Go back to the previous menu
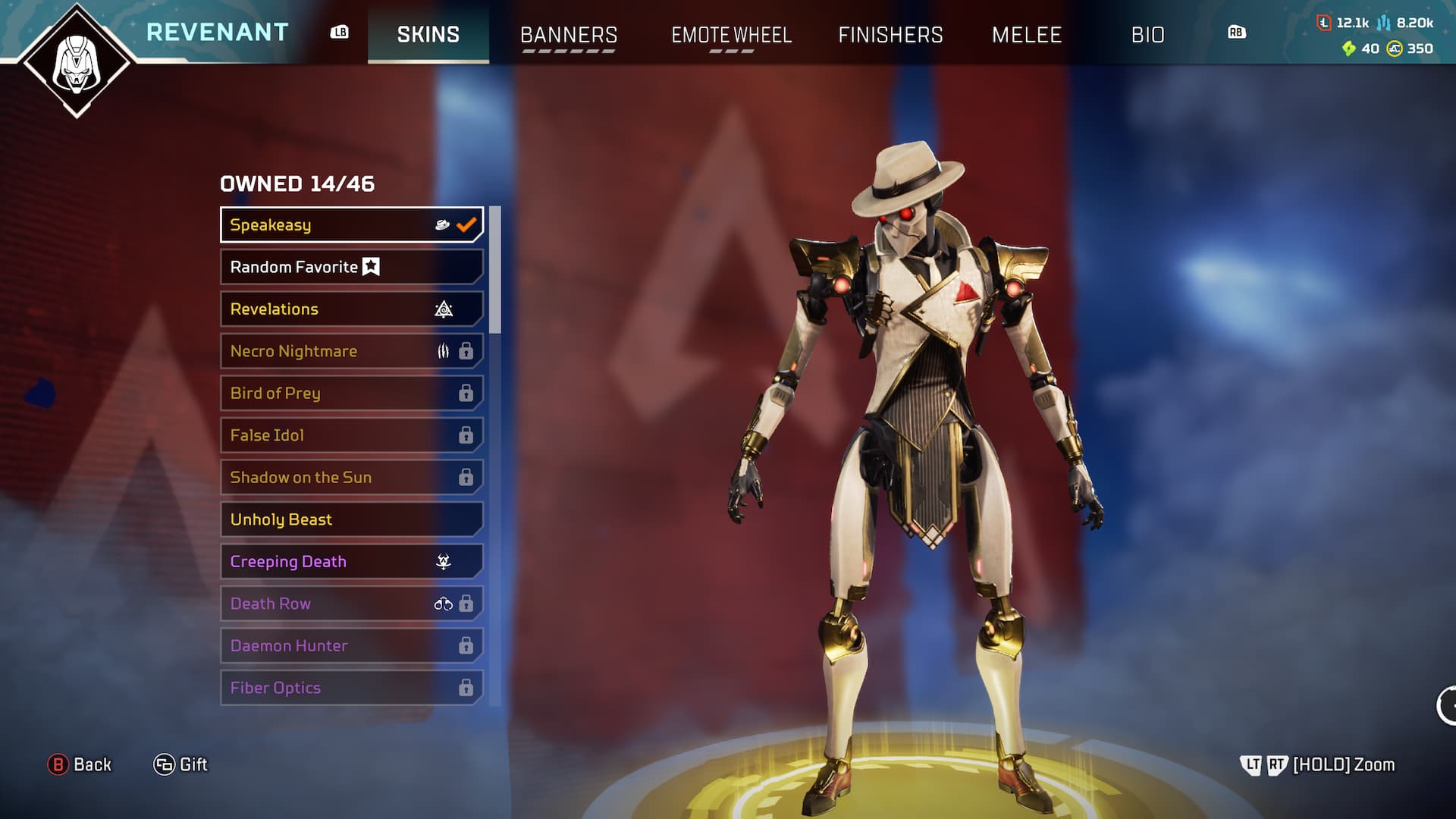This screenshot has width=1456, height=819. tap(80, 764)
